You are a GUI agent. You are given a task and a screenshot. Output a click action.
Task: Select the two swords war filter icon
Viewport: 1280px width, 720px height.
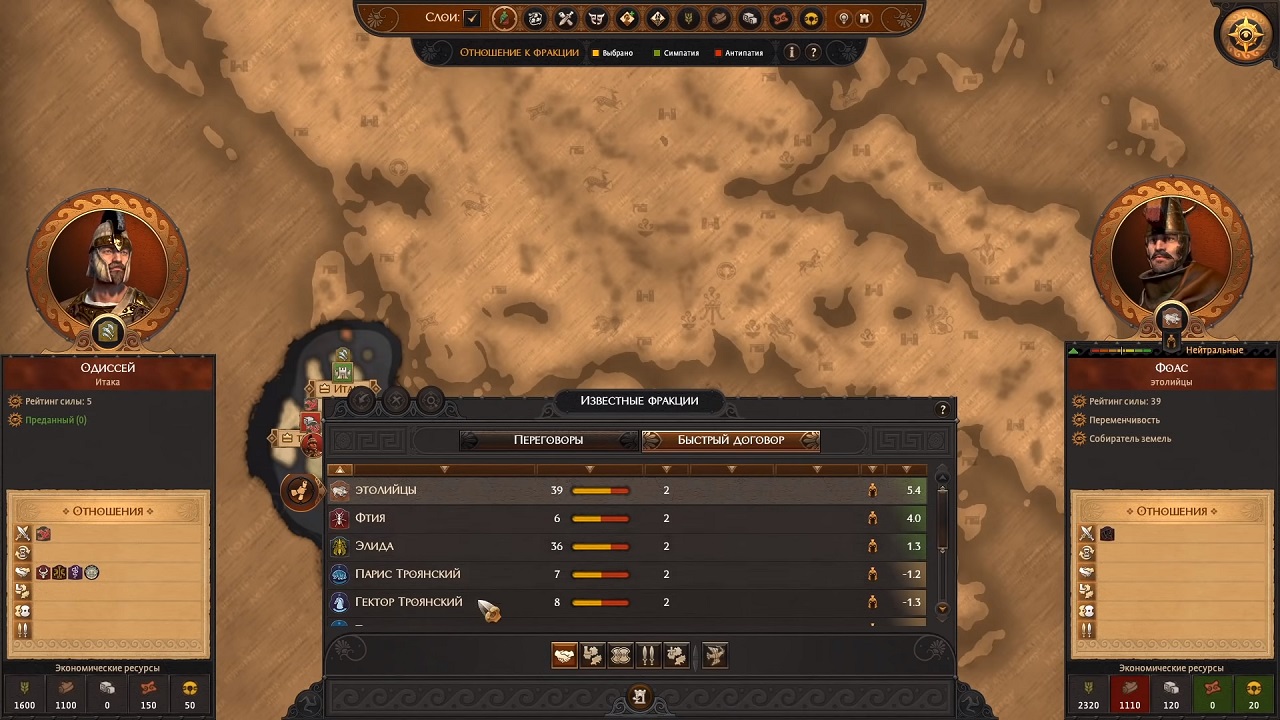tap(648, 655)
